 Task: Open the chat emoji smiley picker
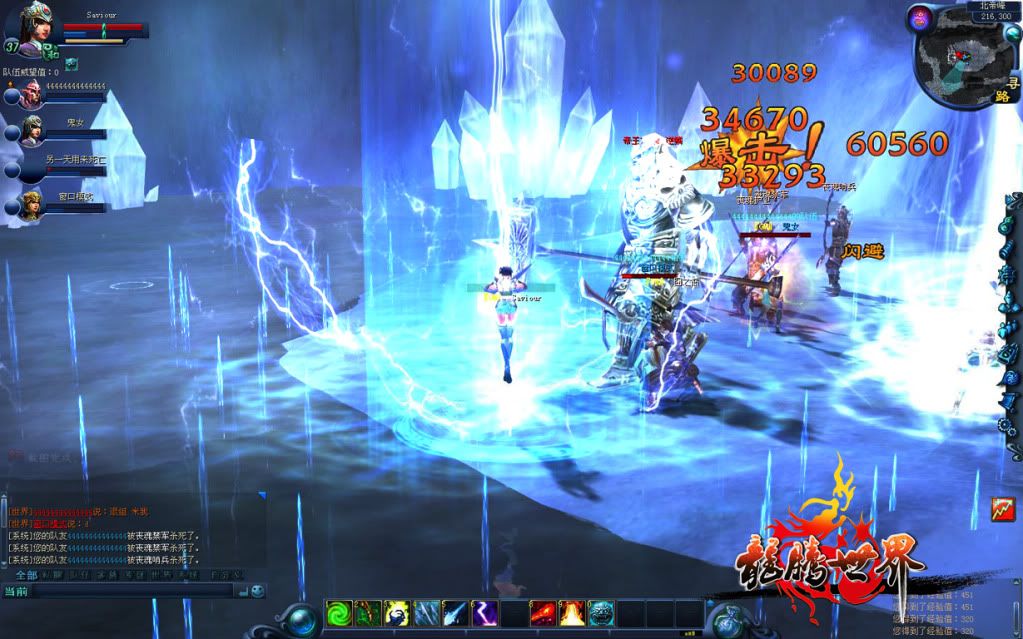257,591
